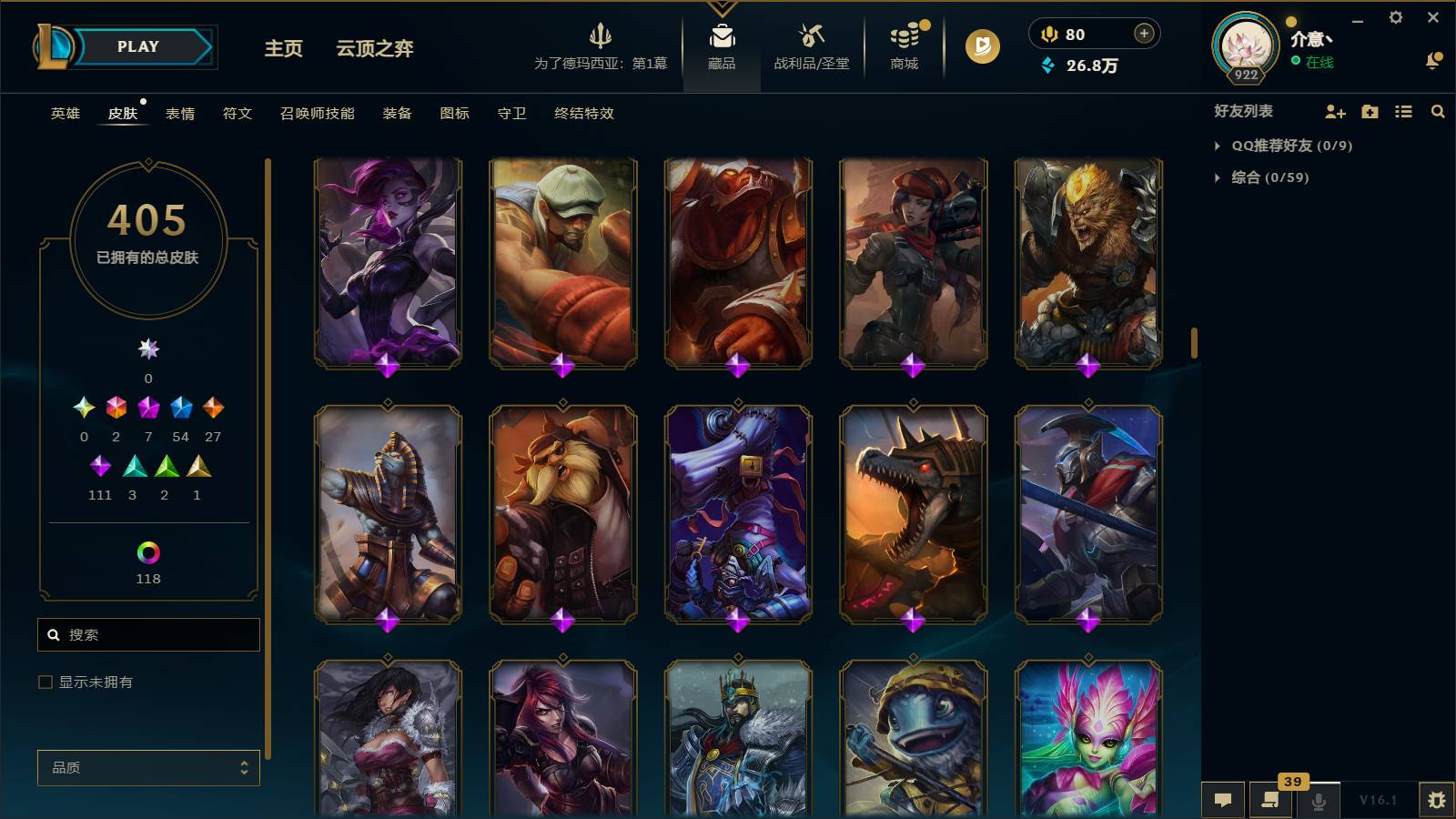This screenshot has width=1456, height=819.
Task: Open the 云顶之弈 menu item
Action: (375, 49)
